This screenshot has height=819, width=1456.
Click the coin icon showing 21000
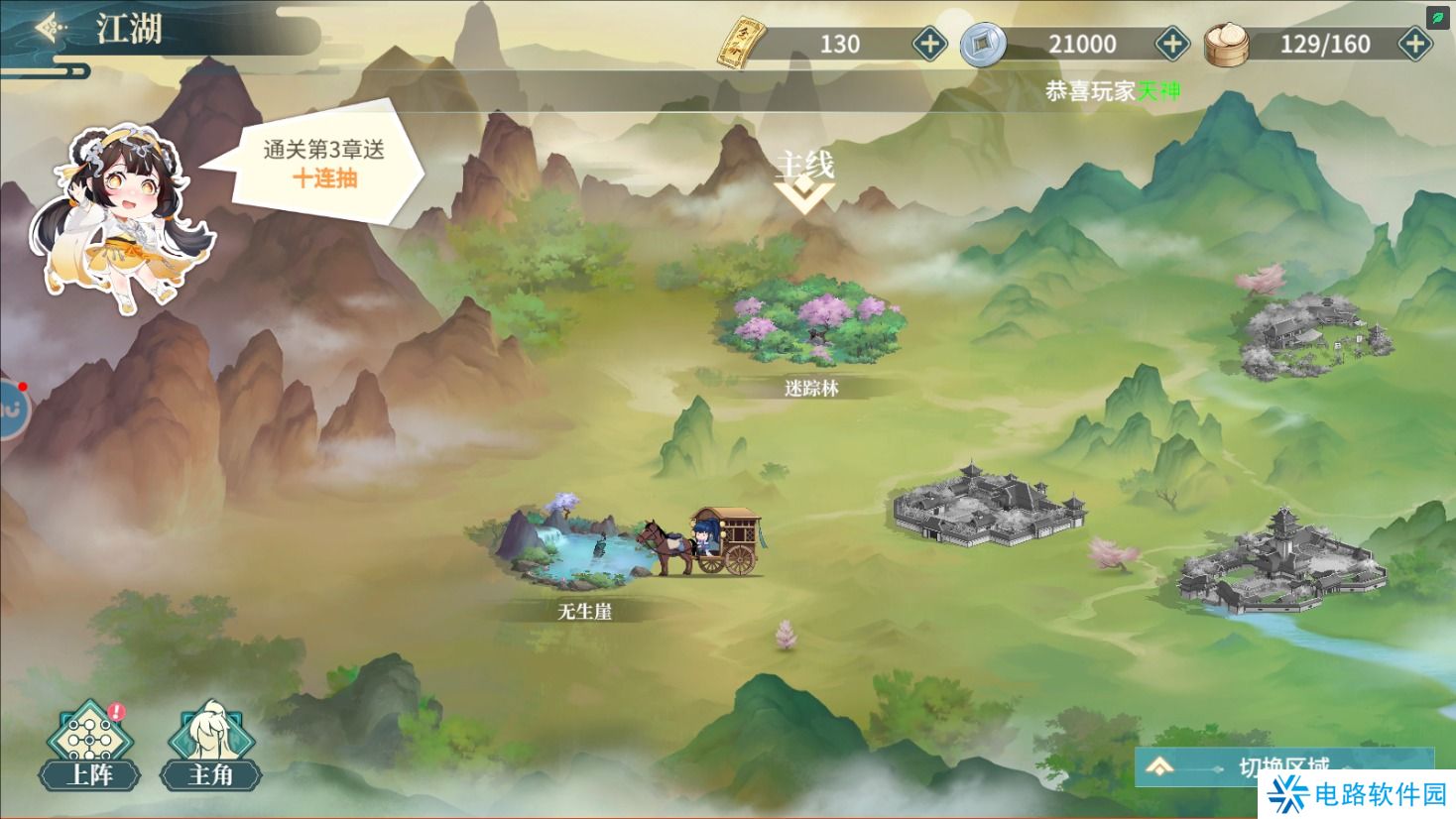click(x=982, y=44)
